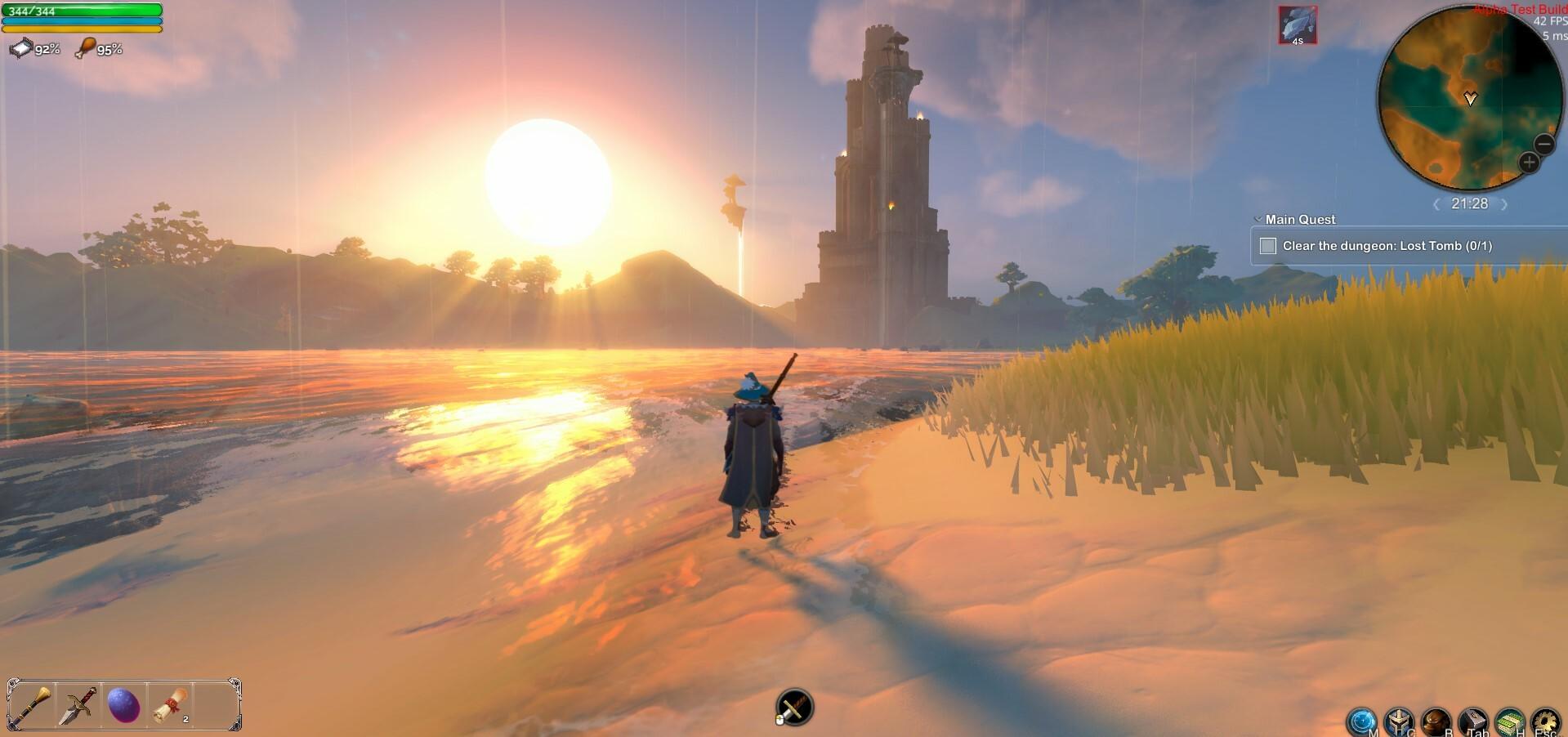The height and width of the screenshot is (737, 1568).
Task: Click the blue orb icon near the M key
Action: (1362, 721)
